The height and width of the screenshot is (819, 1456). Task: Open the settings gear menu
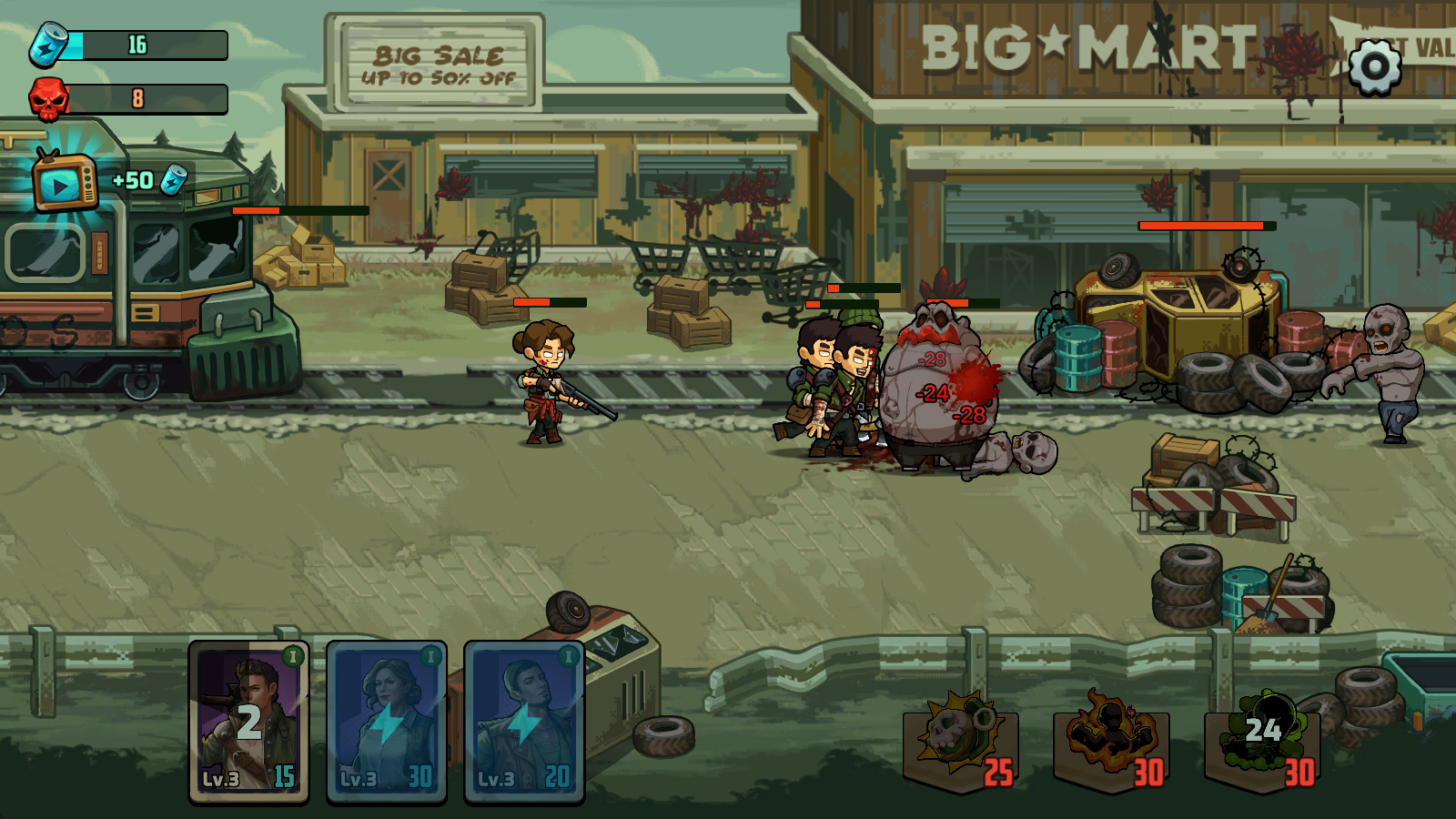pos(1374,66)
